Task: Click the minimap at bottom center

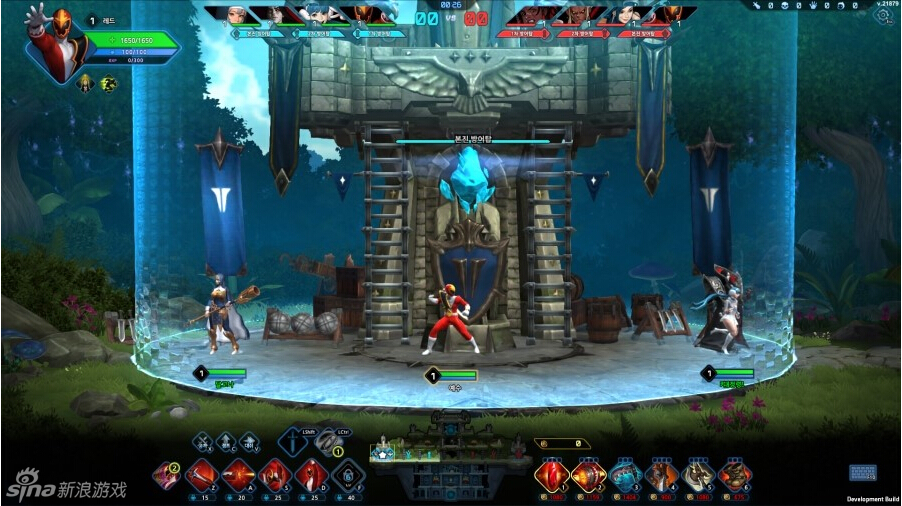Action: [450, 453]
